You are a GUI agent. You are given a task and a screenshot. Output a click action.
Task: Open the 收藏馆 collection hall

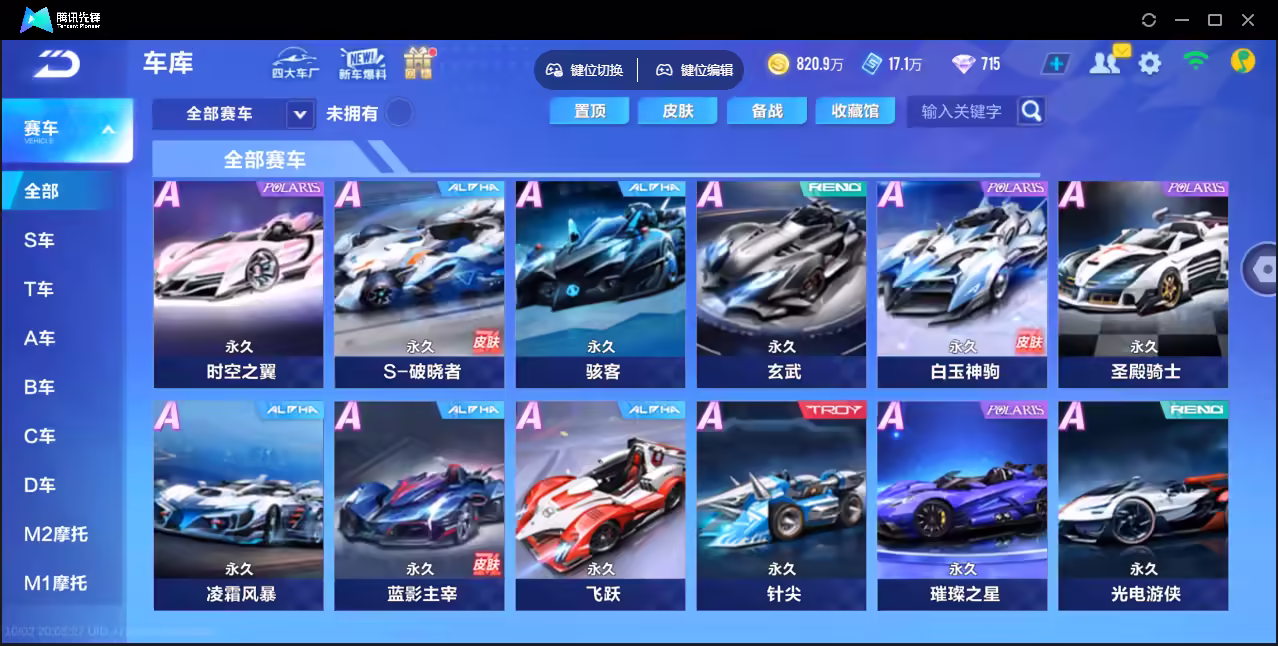coord(855,111)
